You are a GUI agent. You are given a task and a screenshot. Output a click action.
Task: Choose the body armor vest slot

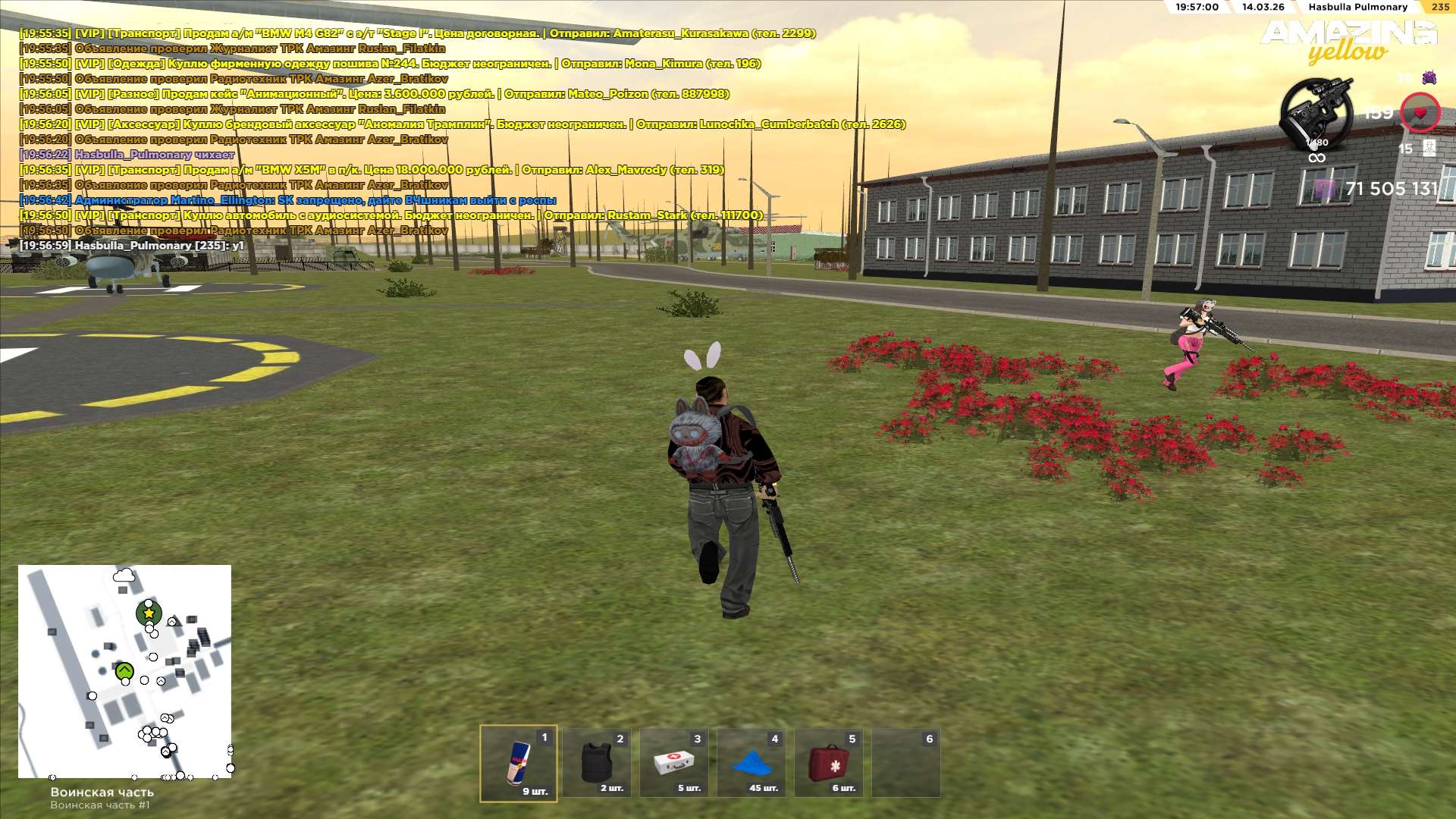click(597, 763)
